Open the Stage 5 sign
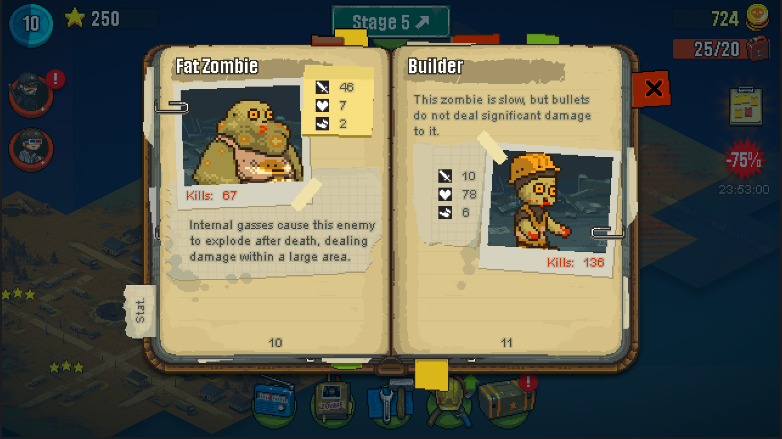Image resolution: width=782 pixels, height=439 pixels. pyautogui.click(x=391, y=21)
